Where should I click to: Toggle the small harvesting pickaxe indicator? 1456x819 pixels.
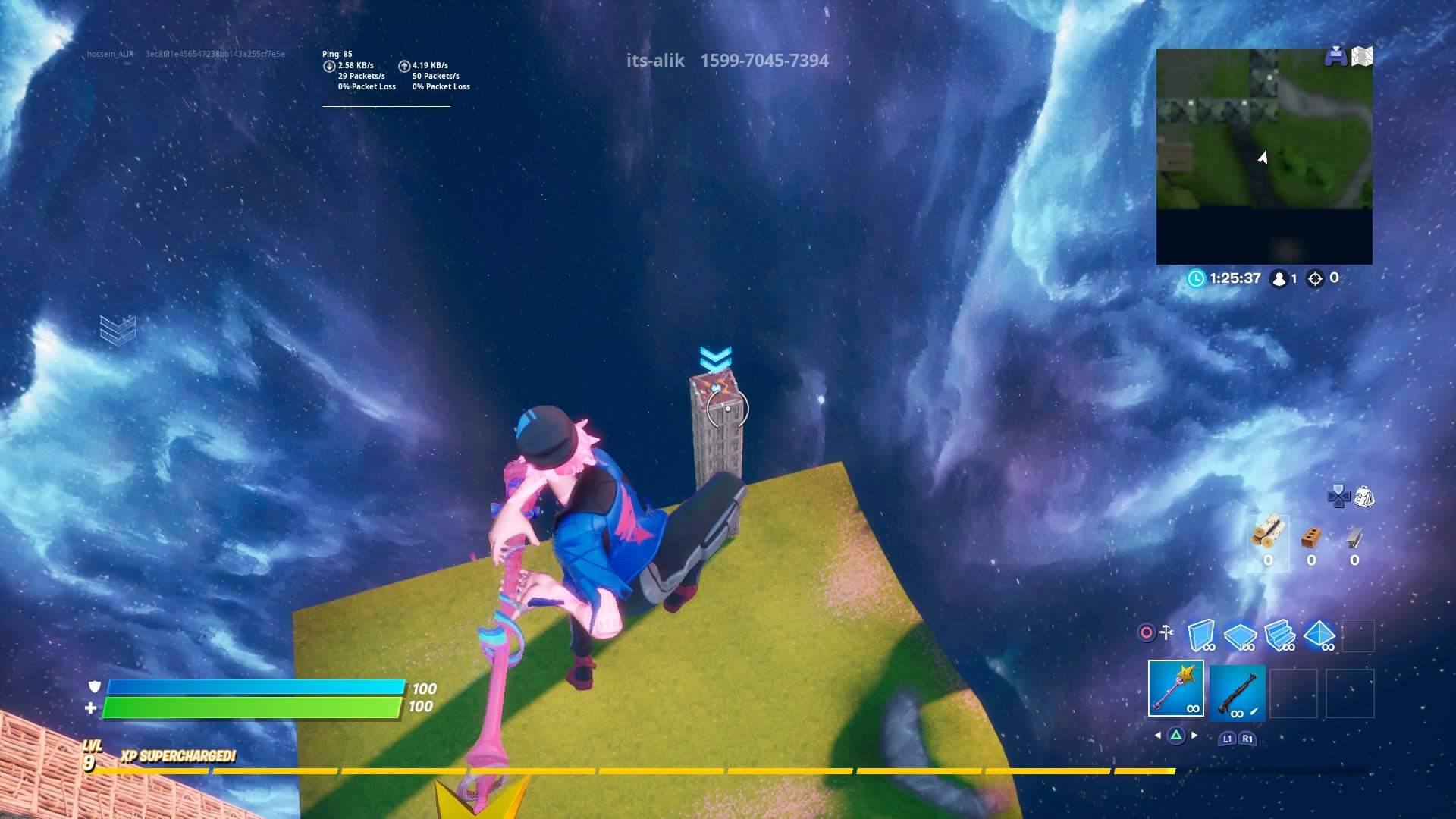1166,631
